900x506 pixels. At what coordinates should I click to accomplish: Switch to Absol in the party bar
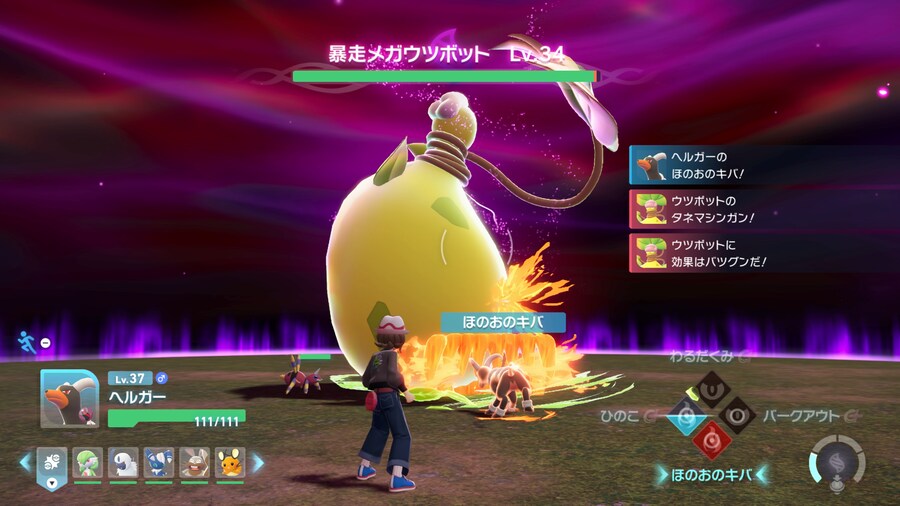123,462
